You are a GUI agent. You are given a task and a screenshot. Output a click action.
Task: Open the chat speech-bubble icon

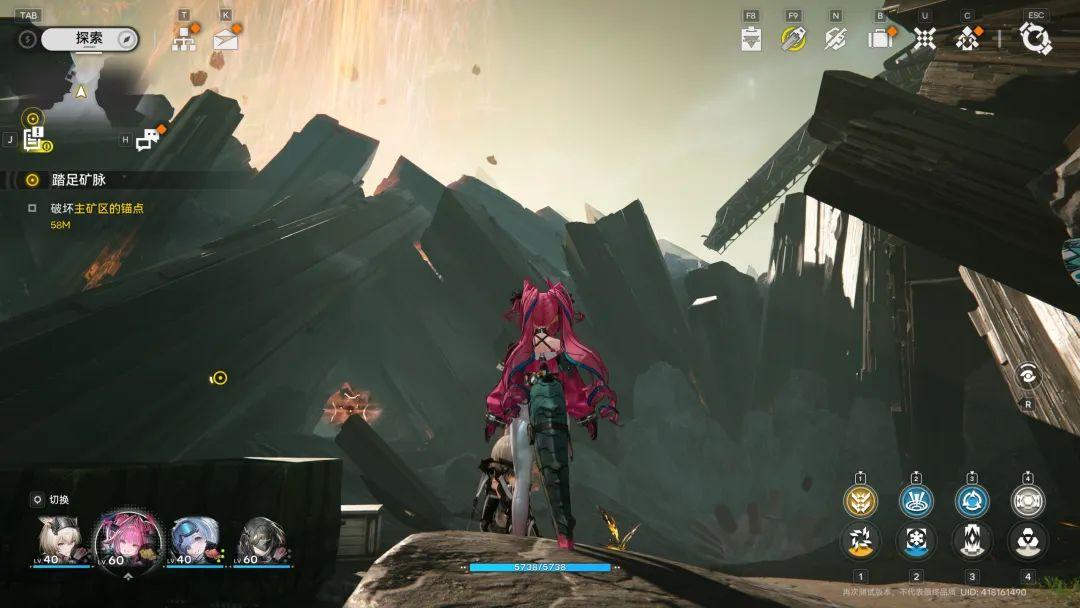148,140
